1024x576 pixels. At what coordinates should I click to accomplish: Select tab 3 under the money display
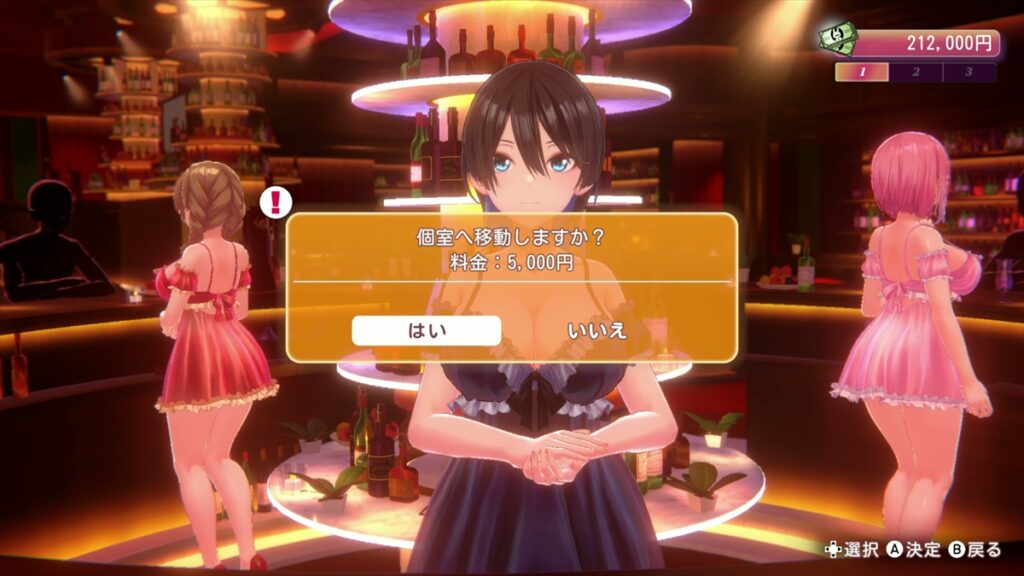coord(968,72)
